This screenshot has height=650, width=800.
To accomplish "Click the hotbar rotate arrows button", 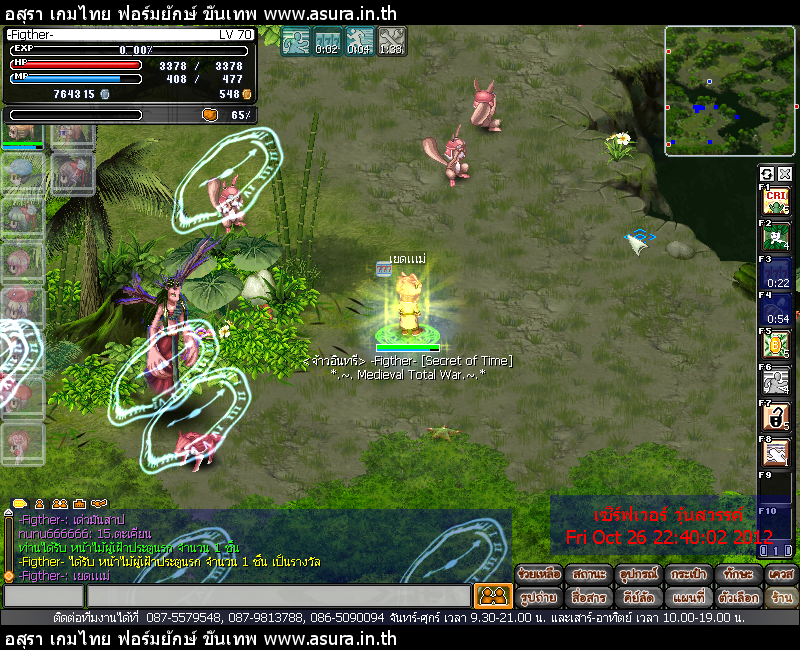I will pyautogui.click(x=767, y=174).
